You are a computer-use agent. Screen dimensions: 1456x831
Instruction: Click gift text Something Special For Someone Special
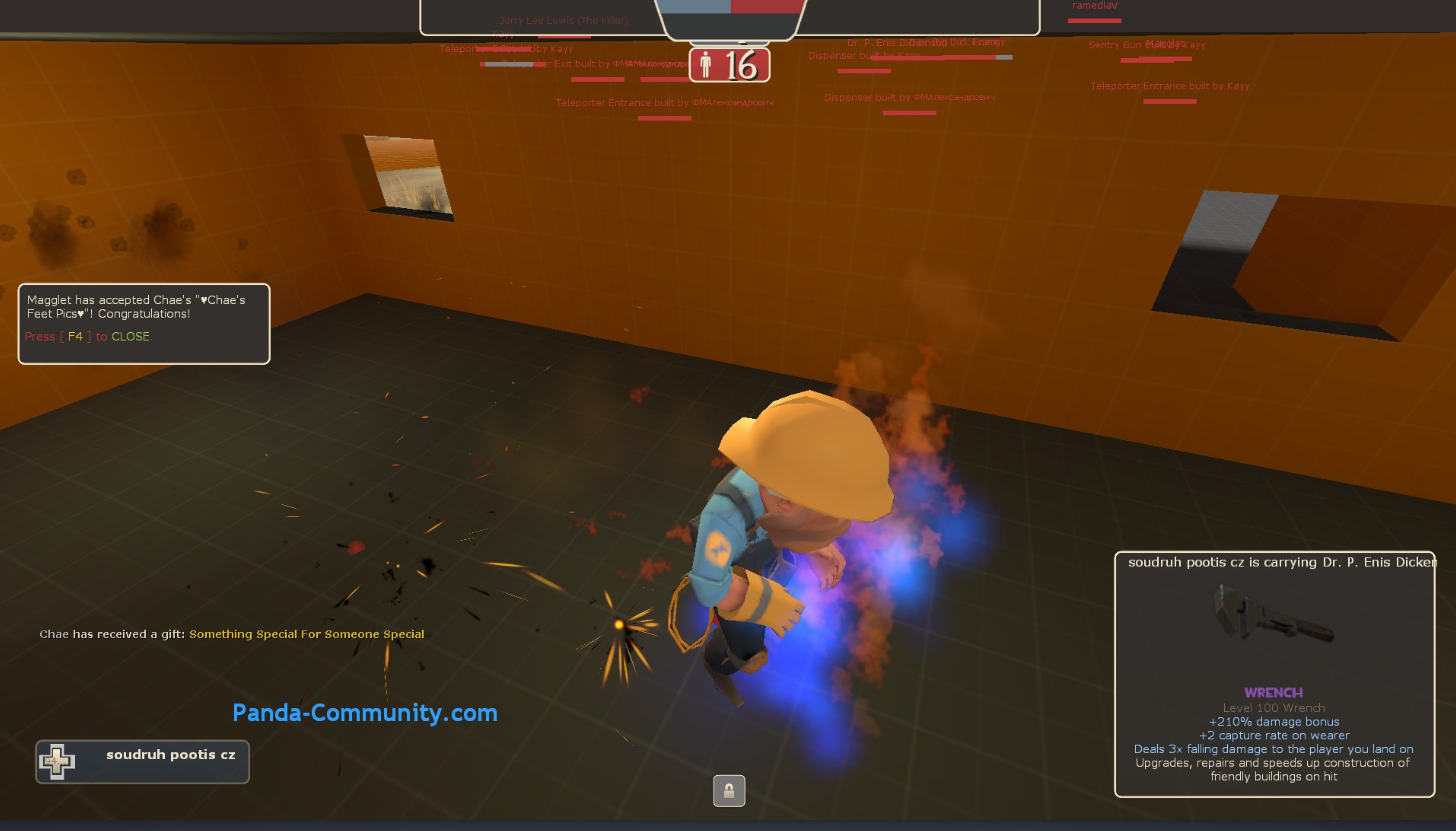[307, 634]
